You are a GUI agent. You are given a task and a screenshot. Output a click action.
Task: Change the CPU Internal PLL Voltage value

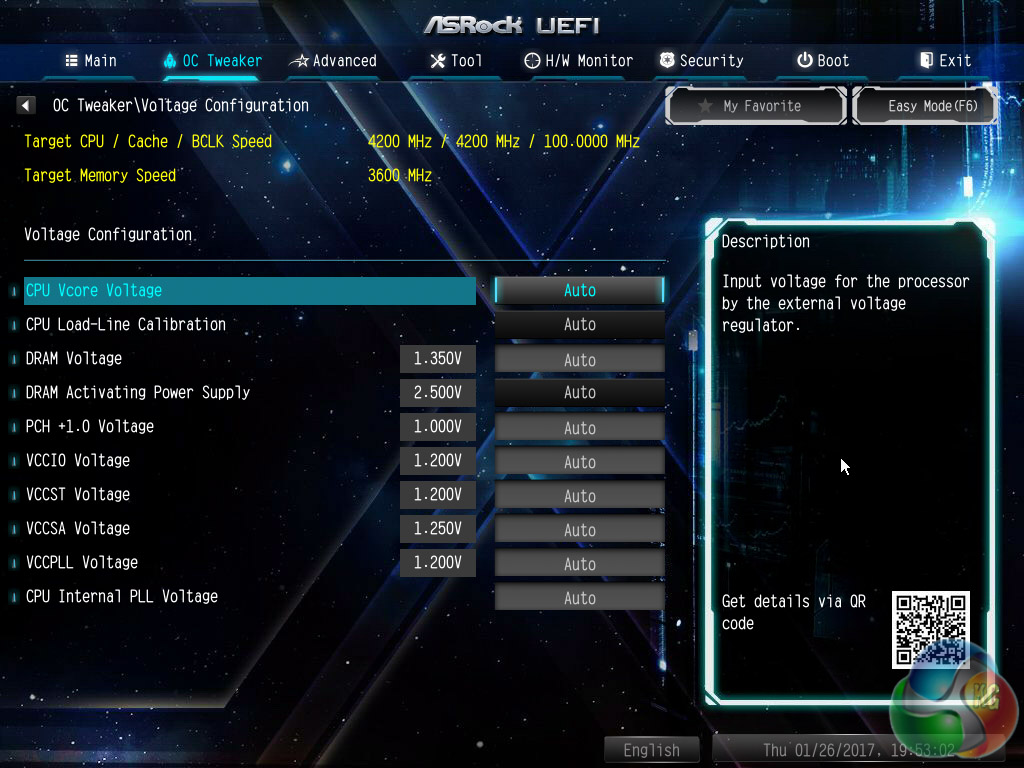pos(579,597)
